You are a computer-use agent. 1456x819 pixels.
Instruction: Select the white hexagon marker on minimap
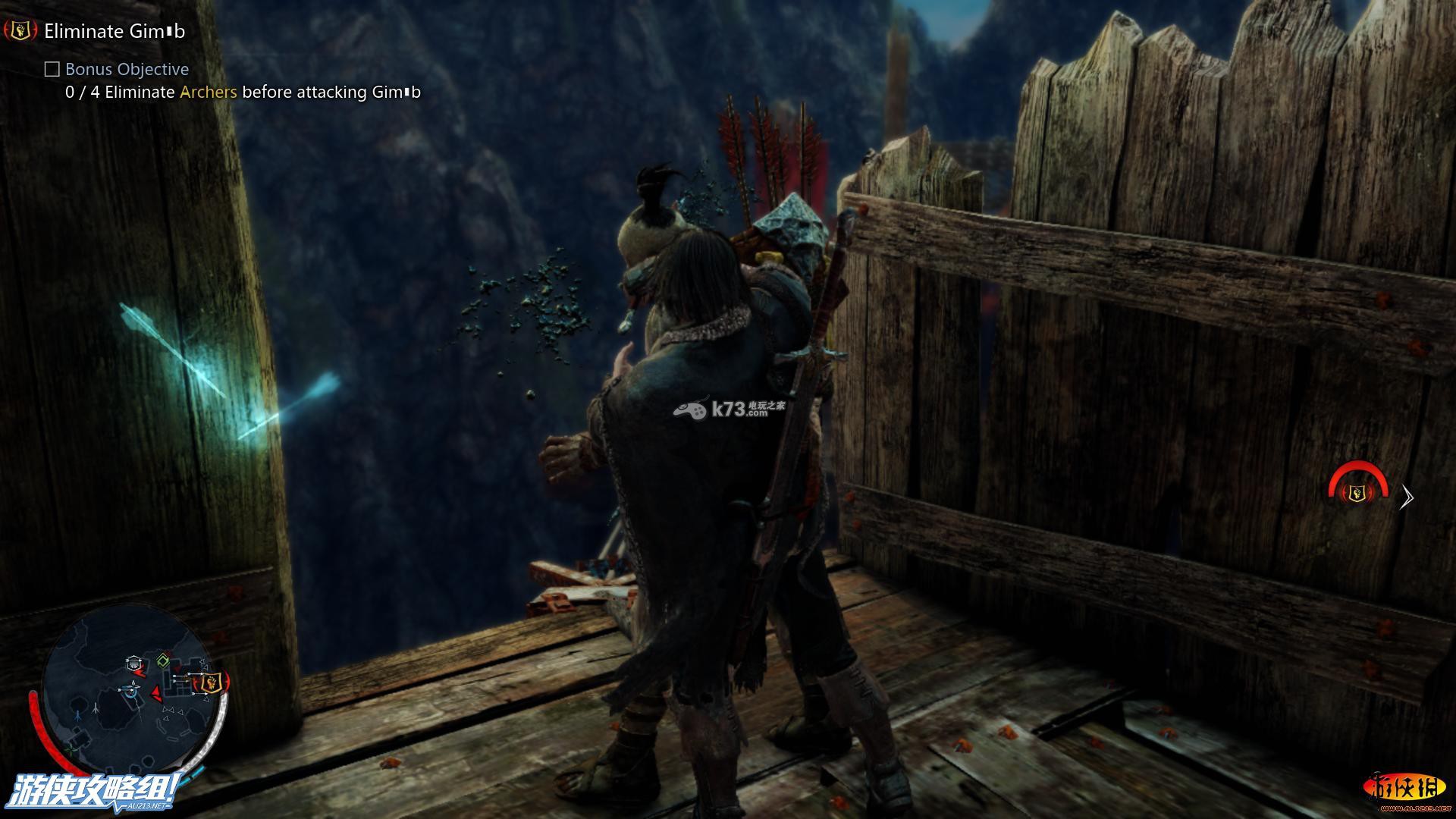pos(134,662)
